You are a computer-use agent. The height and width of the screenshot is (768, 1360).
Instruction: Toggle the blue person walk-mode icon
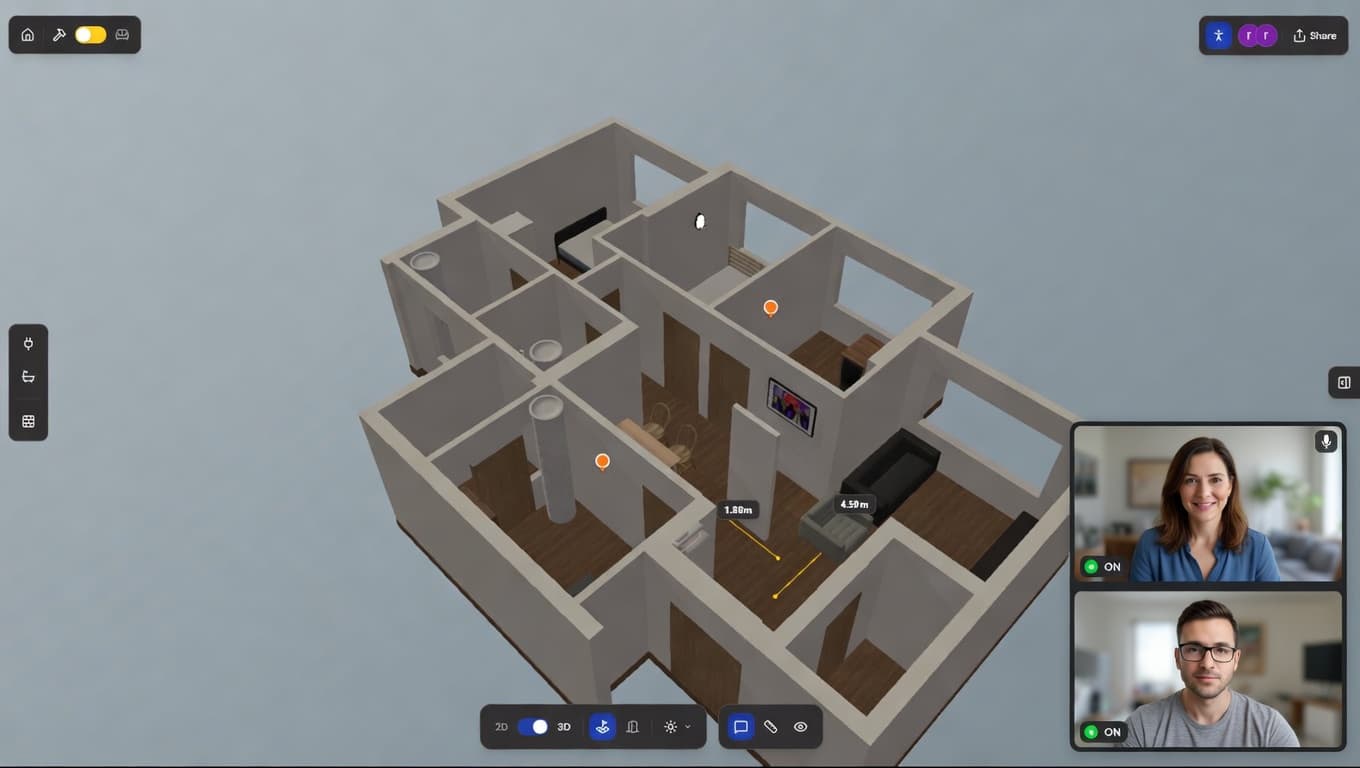pyautogui.click(x=1218, y=36)
